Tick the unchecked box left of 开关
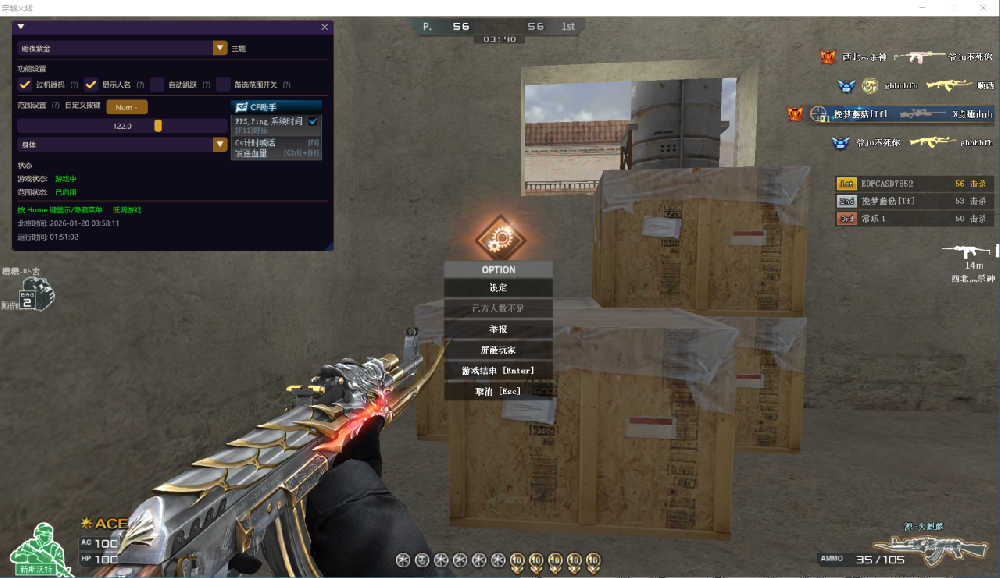Image resolution: width=1000 pixels, height=578 pixels. [224, 84]
